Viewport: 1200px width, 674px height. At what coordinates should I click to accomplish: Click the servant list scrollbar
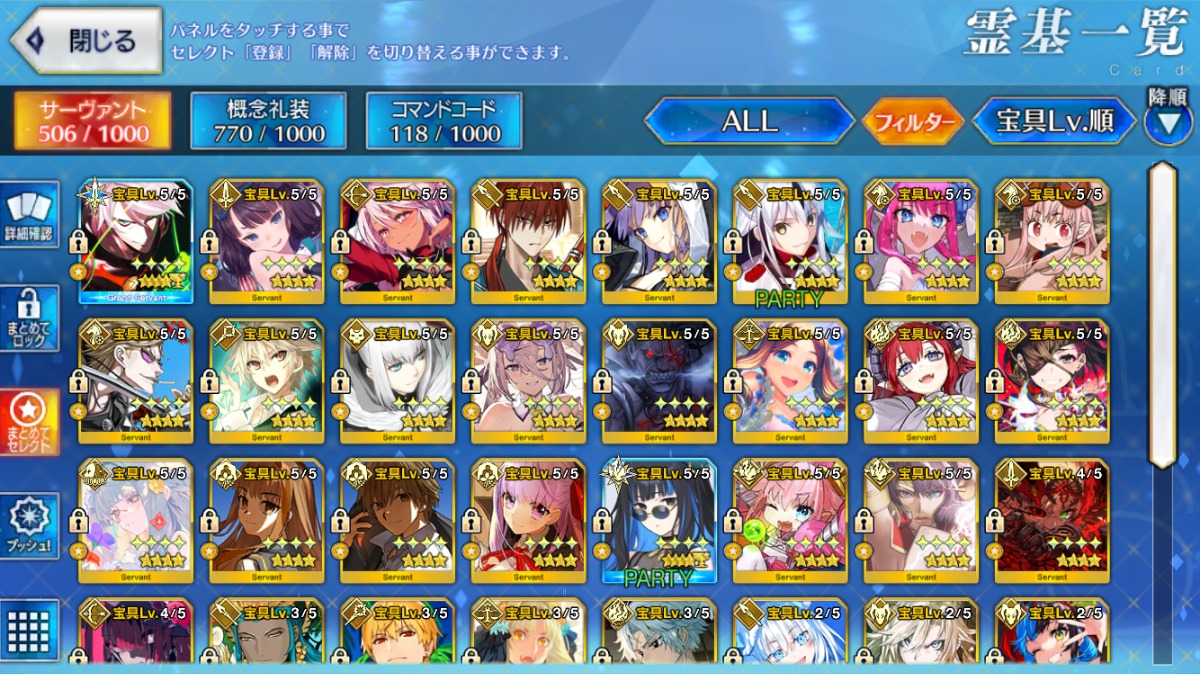1161,315
